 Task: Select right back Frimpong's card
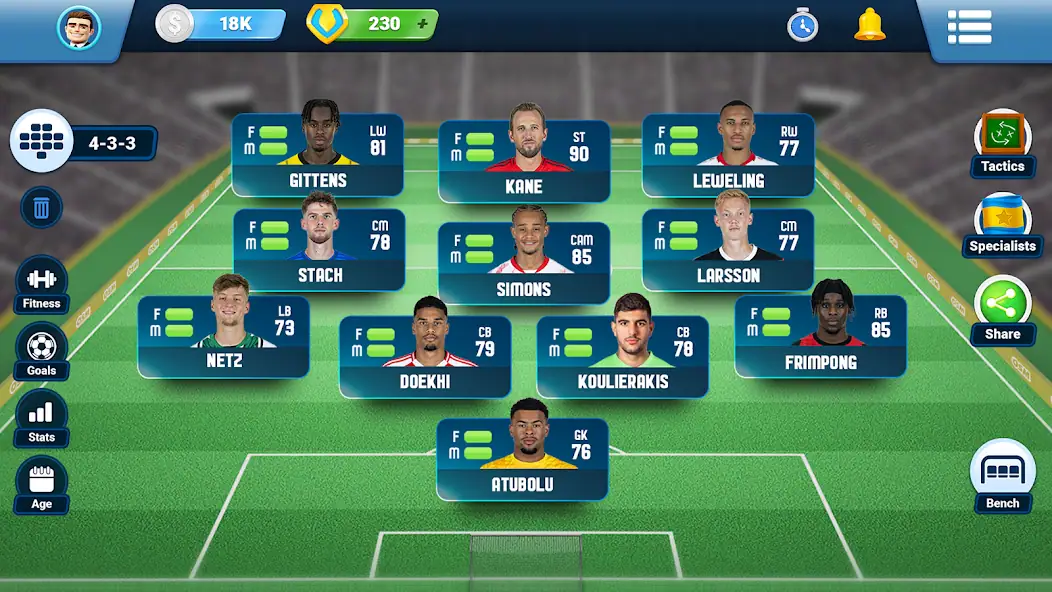point(821,336)
